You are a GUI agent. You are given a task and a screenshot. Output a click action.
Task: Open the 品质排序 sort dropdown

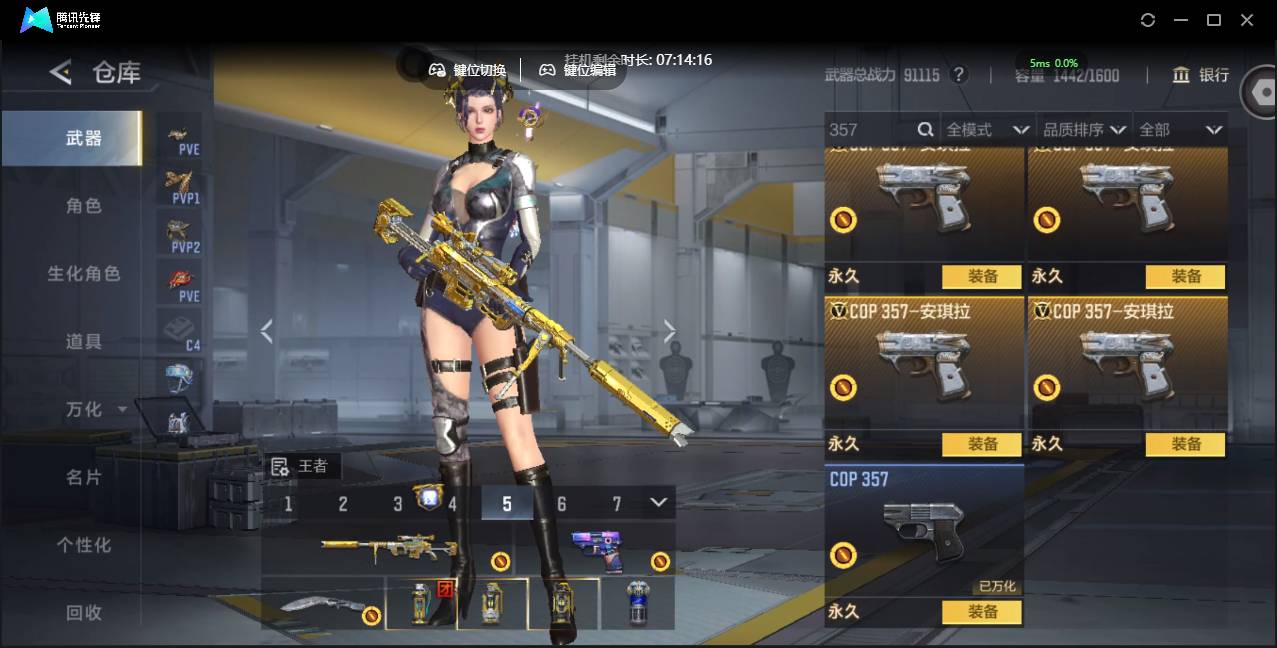pos(1084,130)
